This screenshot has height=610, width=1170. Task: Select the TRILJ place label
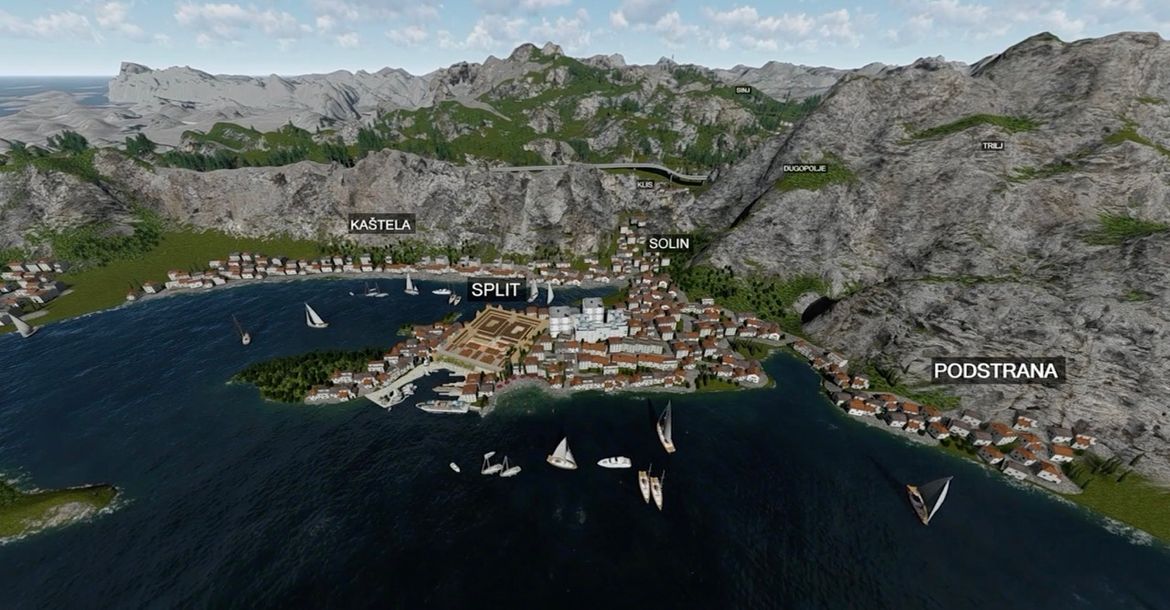click(992, 146)
